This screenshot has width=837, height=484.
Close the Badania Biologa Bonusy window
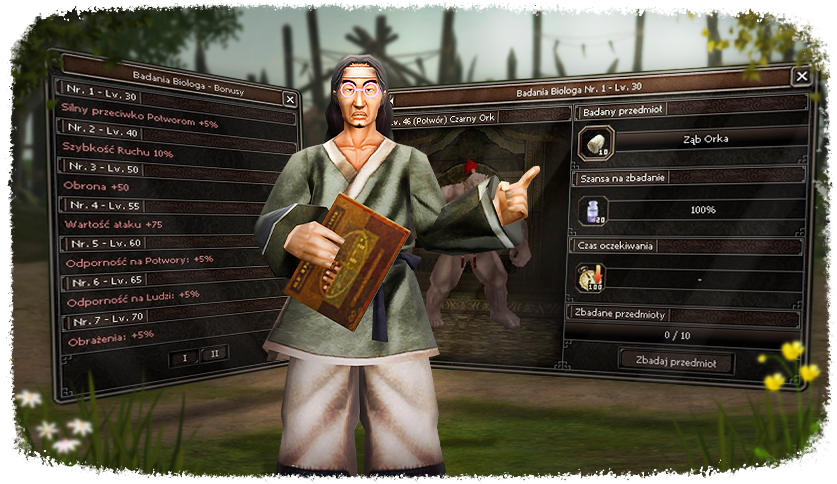tap(290, 99)
